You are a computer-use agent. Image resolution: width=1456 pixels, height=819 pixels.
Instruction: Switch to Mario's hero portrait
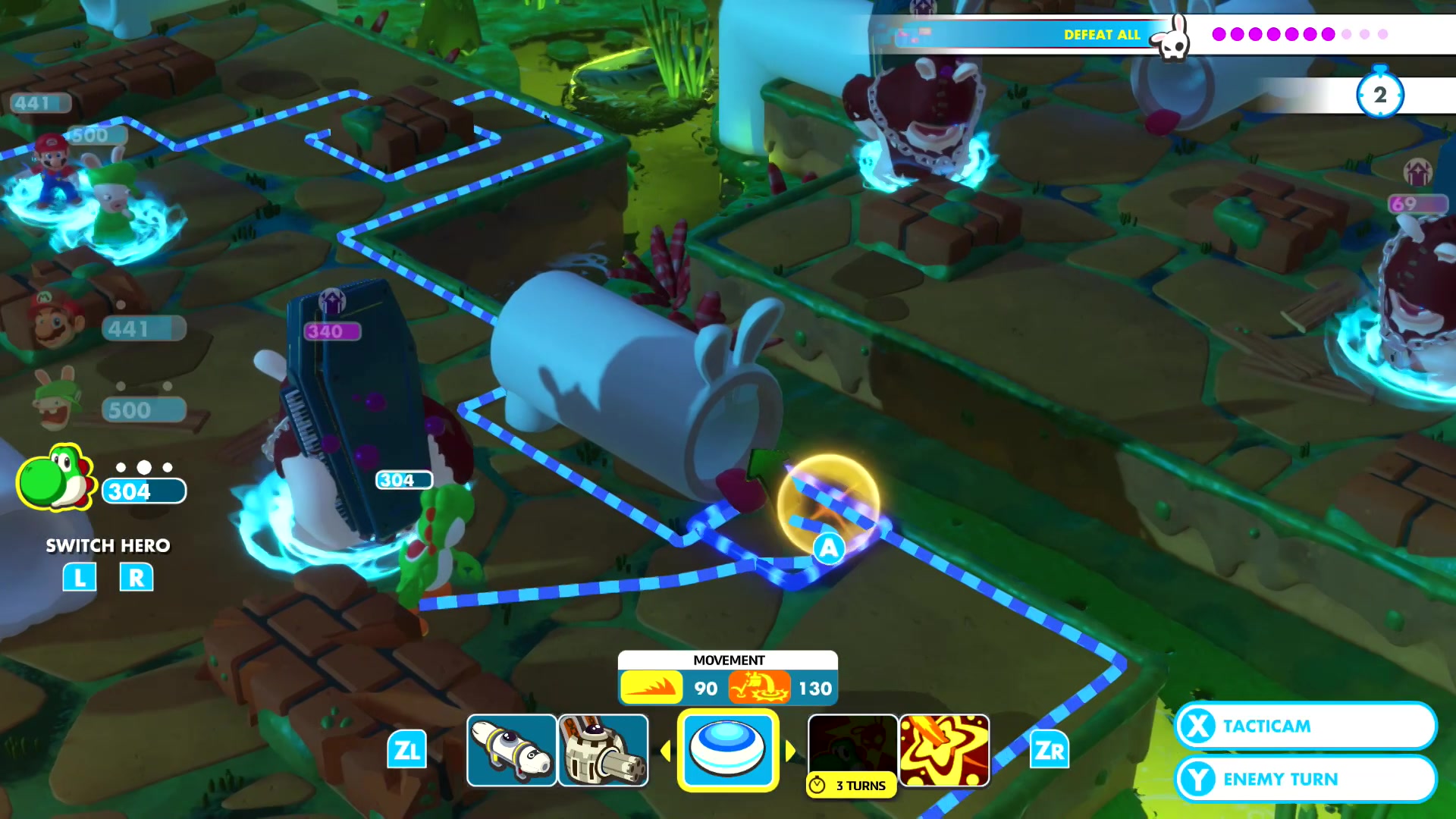(x=55, y=320)
